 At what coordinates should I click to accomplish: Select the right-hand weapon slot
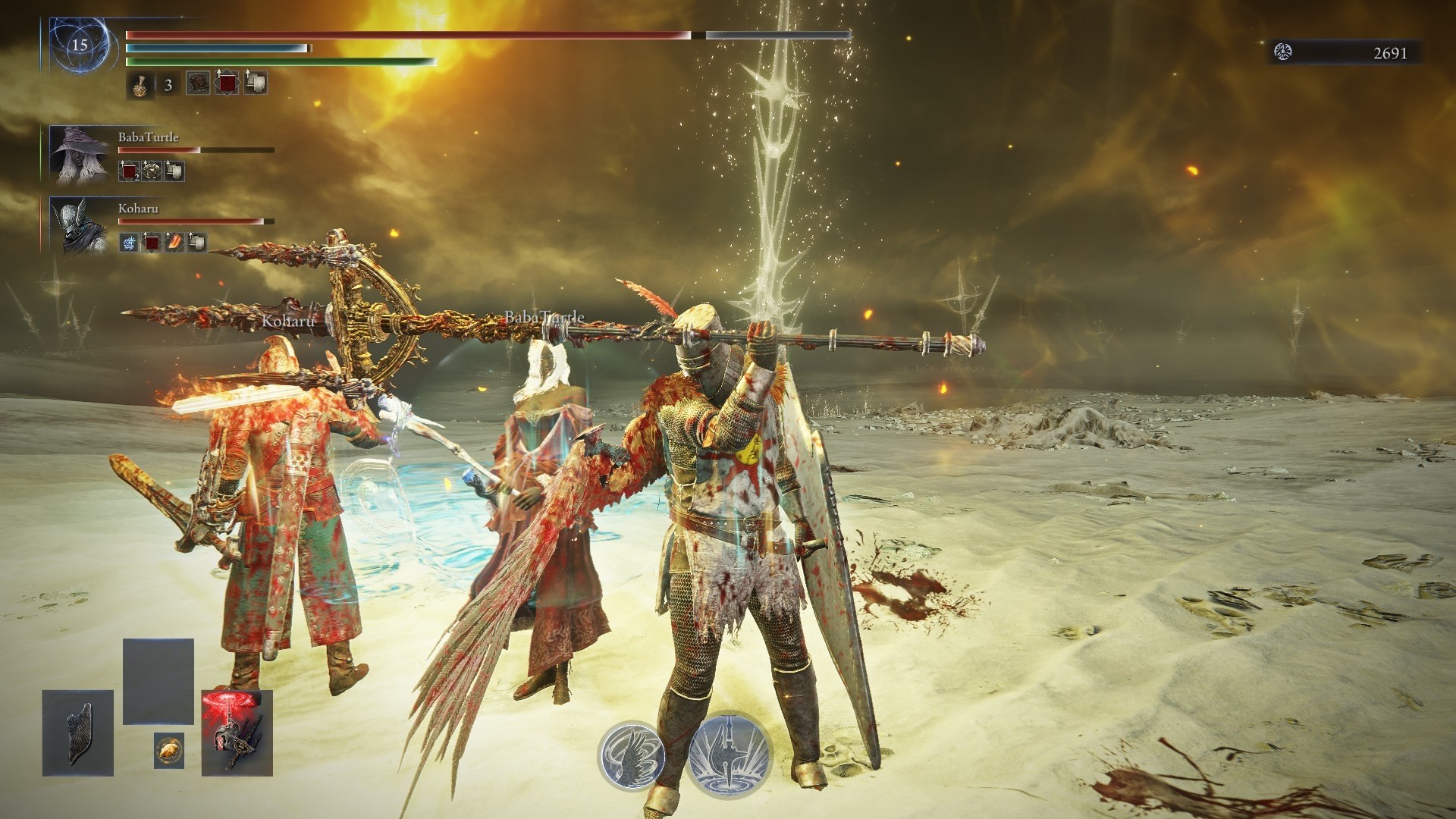click(x=237, y=733)
